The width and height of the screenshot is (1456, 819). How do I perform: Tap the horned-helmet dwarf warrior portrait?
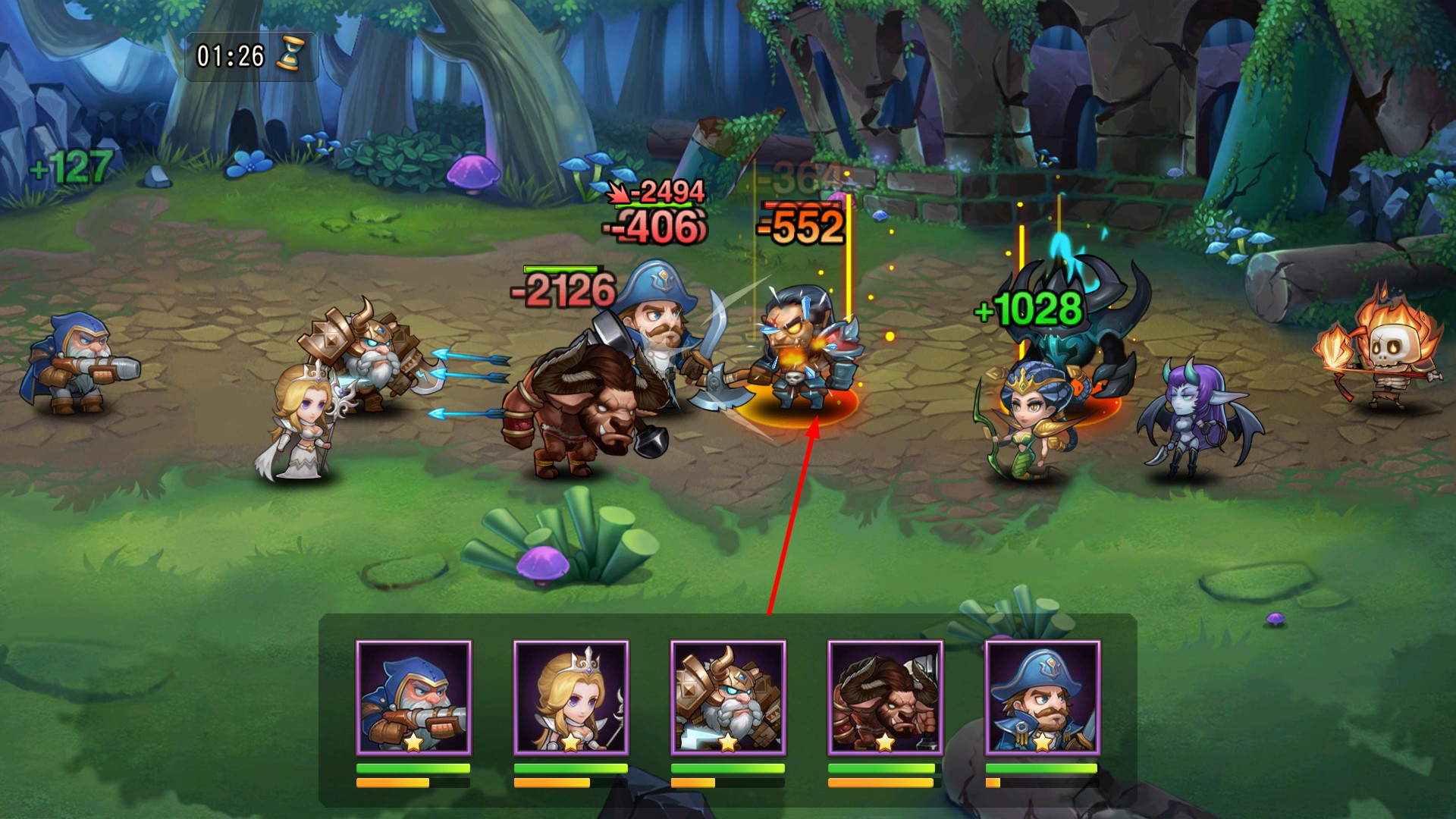[x=728, y=698]
